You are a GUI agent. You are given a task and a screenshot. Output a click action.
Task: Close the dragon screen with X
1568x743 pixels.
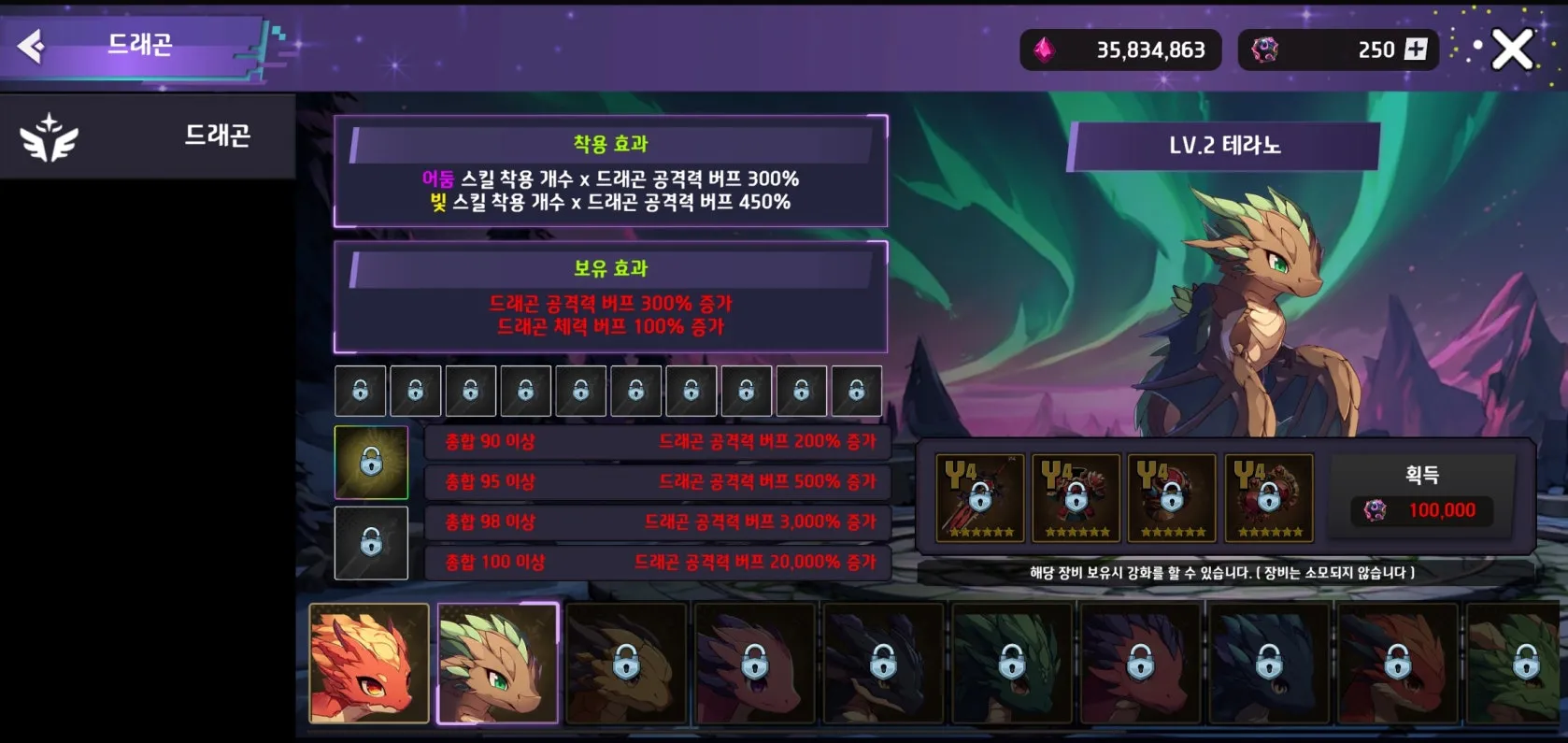click(1511, 50)
